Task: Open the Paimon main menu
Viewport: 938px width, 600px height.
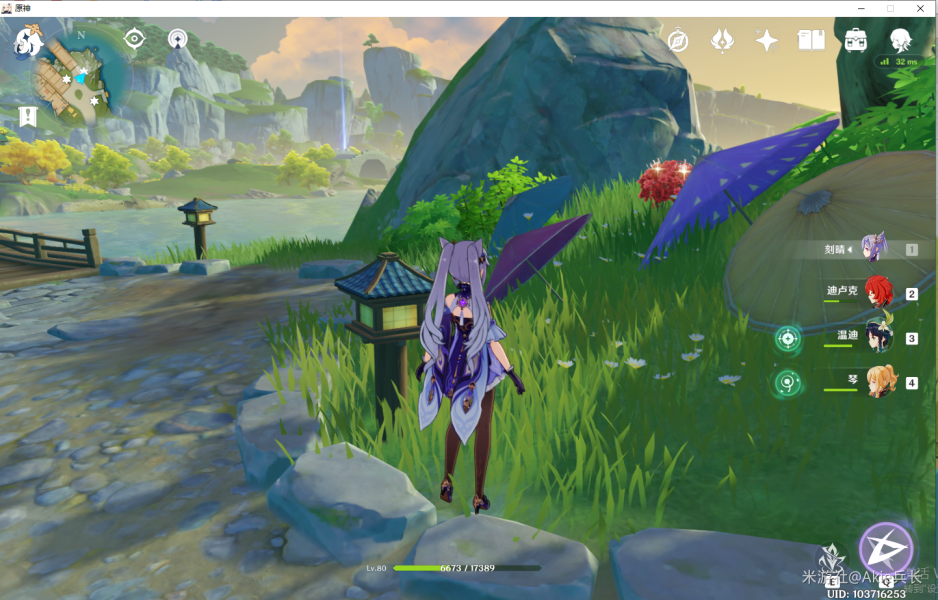Action: click(27, 42)
